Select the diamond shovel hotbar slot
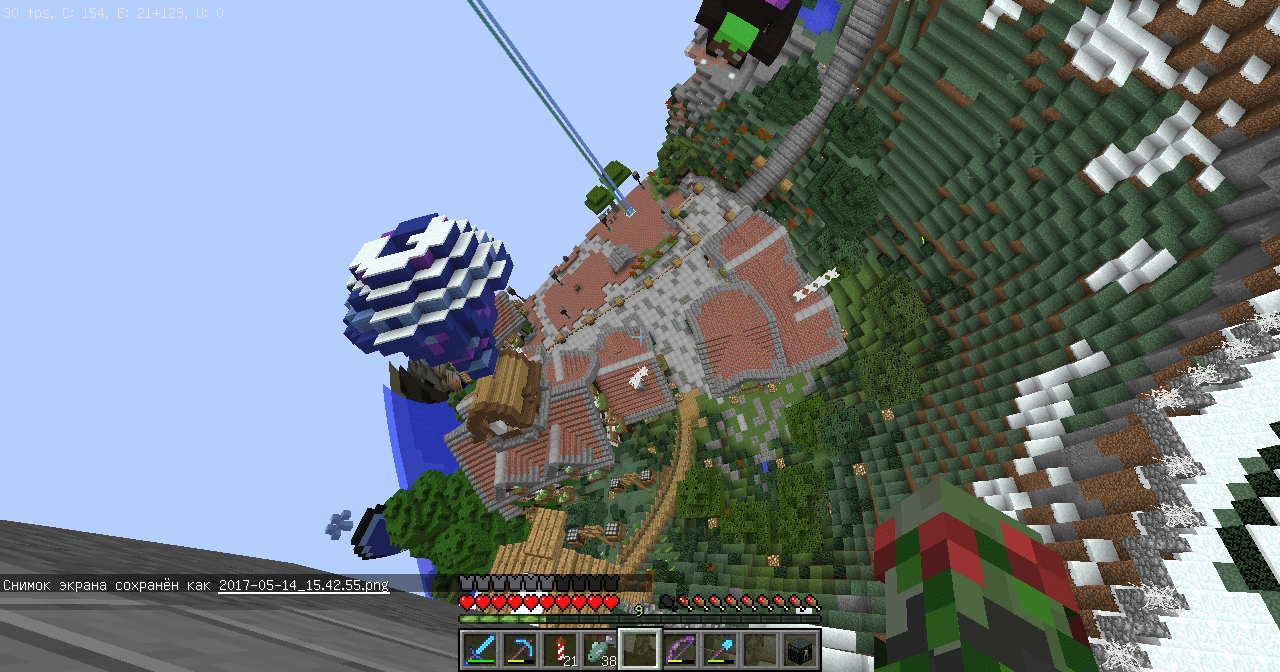Viewport: 1280px width, 672px height. click(719, 648)
